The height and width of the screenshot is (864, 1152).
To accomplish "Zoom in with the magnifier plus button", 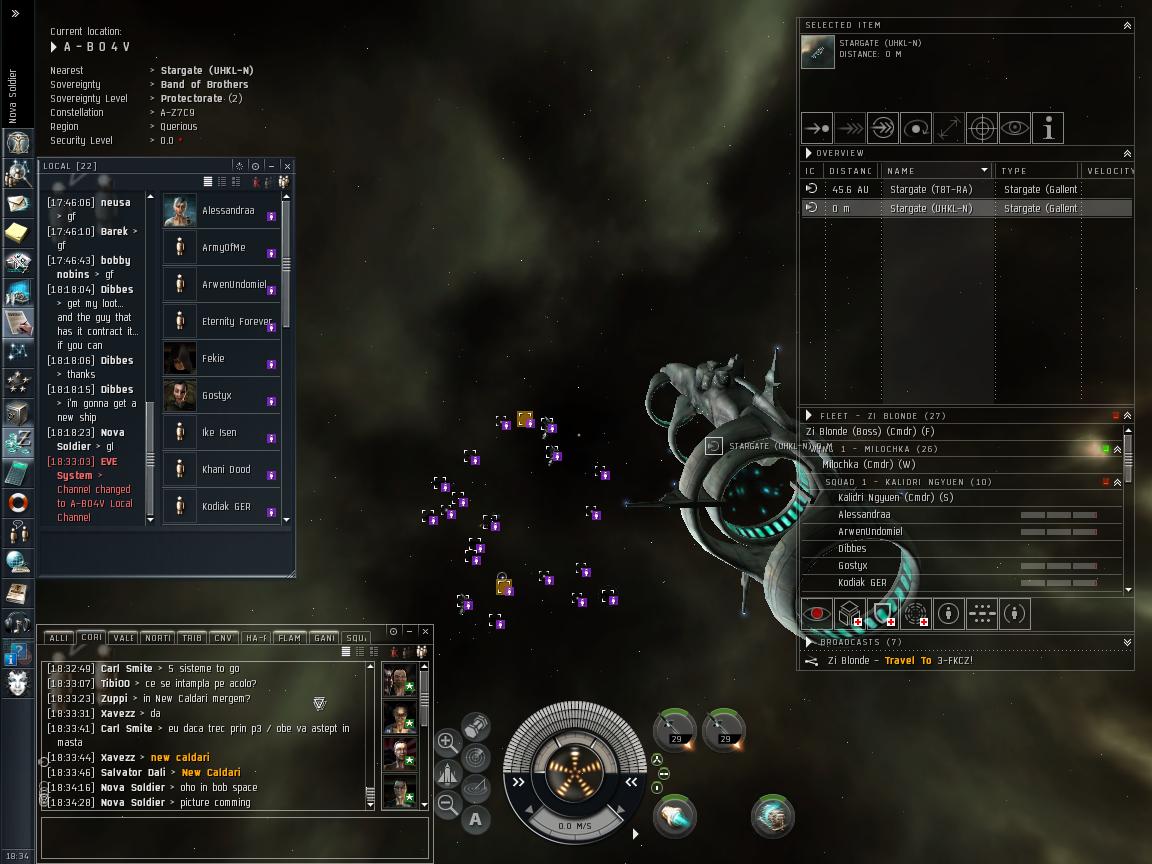I will 447,742.
